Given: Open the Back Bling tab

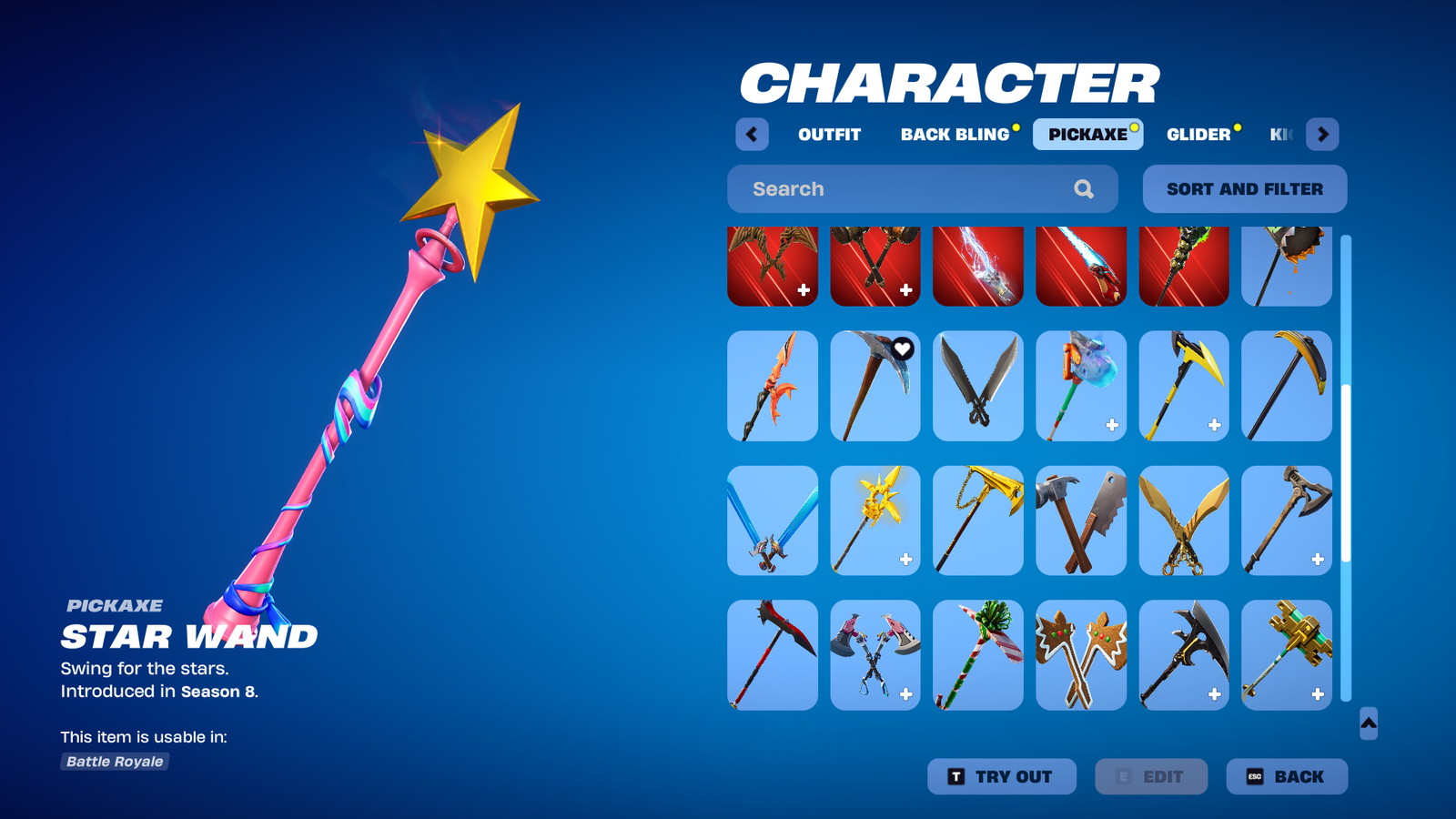Looking at the screenshot, I should click(955, 135).
